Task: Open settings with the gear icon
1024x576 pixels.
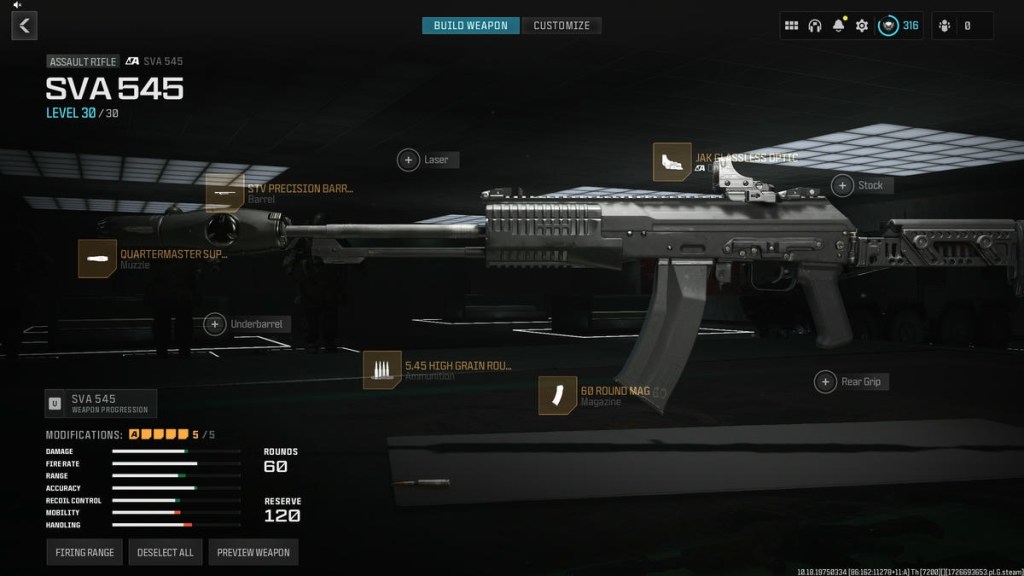Action: click(861, 25)
